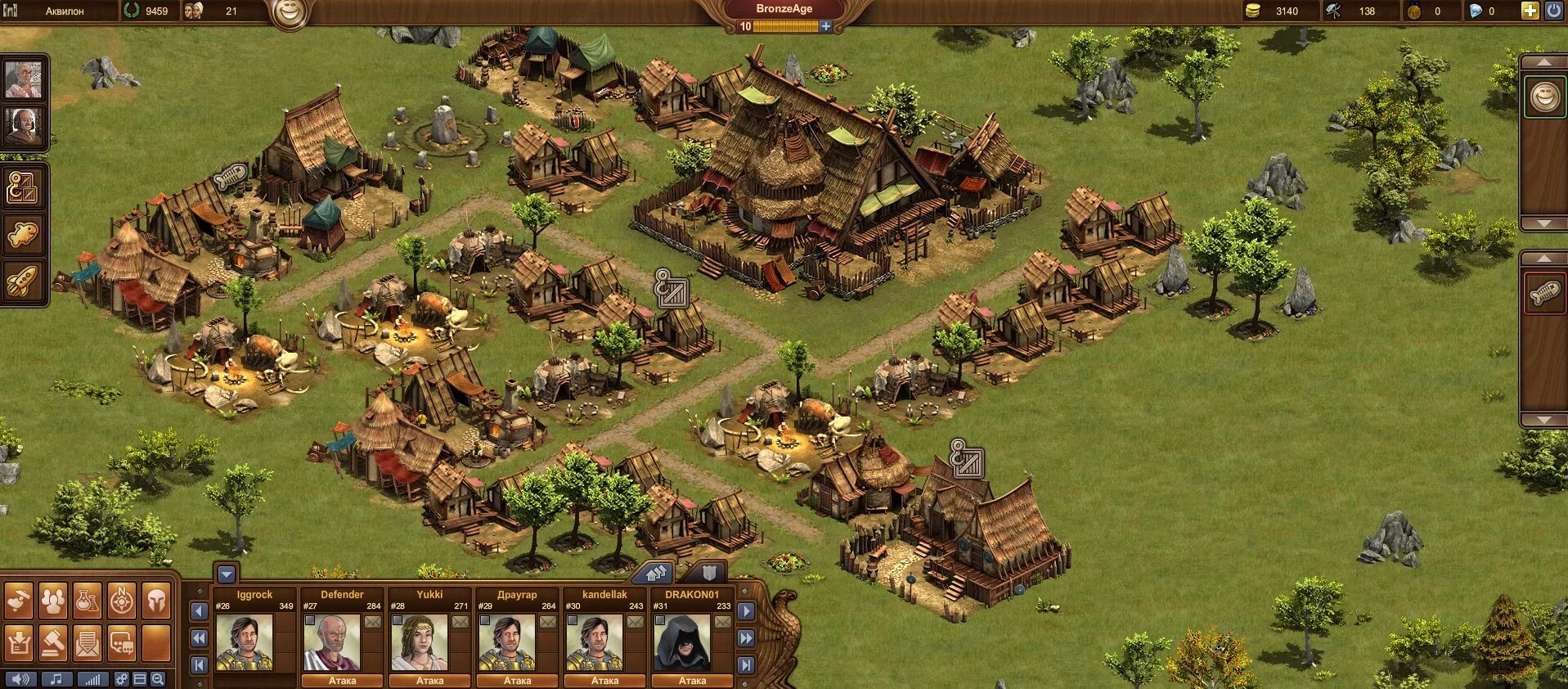Toggle the music note button

point(56,679)
